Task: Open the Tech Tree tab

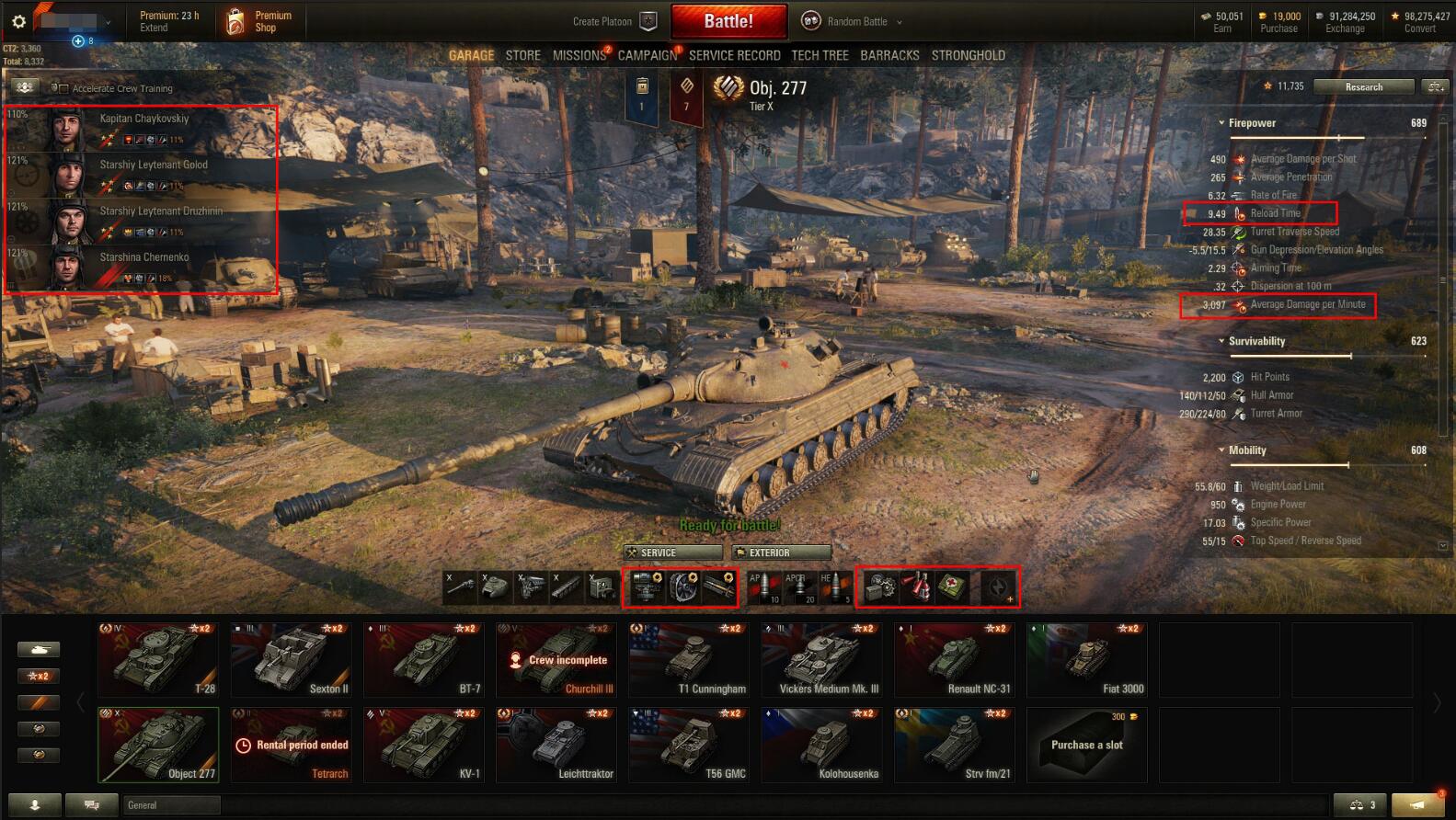Action: tap(820, 55)
